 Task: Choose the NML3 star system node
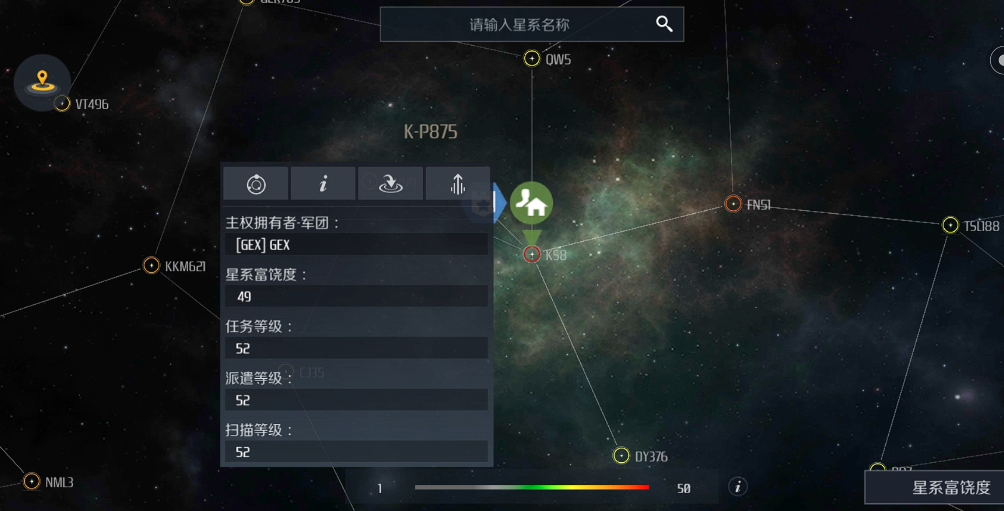tap(32, 481)
